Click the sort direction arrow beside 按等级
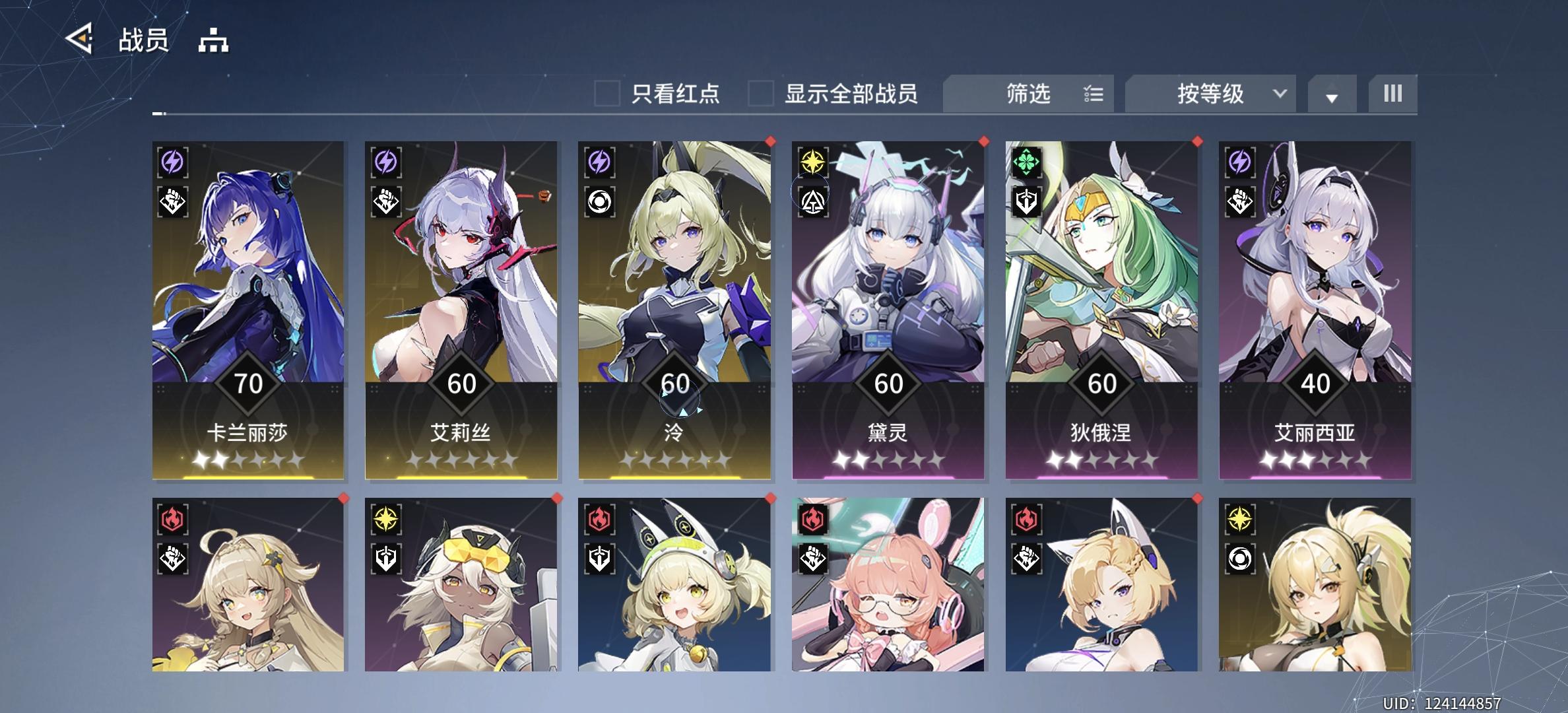The image size is (1568, 713). point(1332,97)
